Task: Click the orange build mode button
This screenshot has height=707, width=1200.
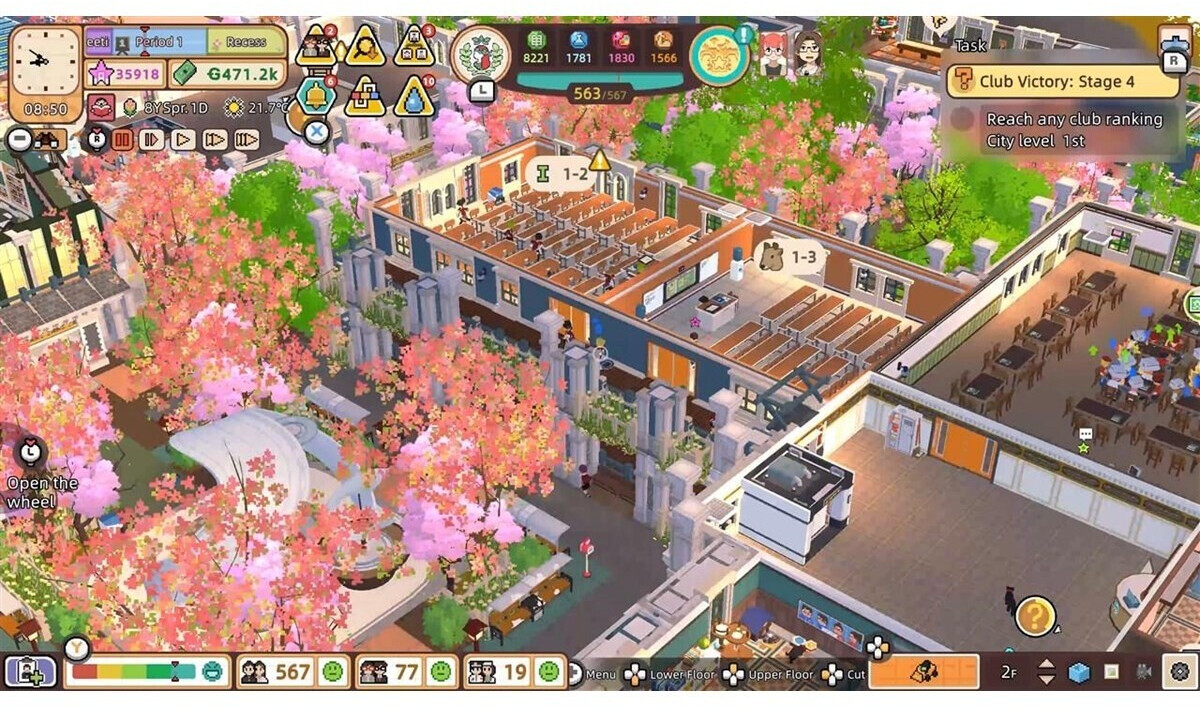Action: [923, 672]
